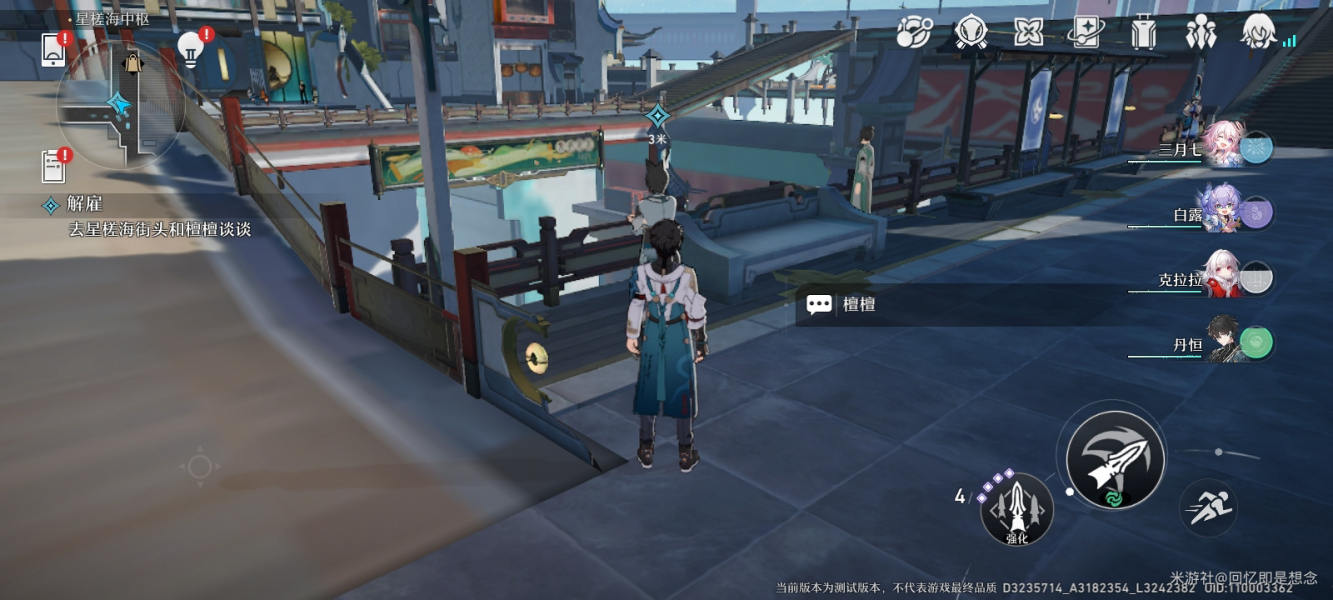
Task: Open the lightbulb tutorial tips icon
Action: [190, 47]
